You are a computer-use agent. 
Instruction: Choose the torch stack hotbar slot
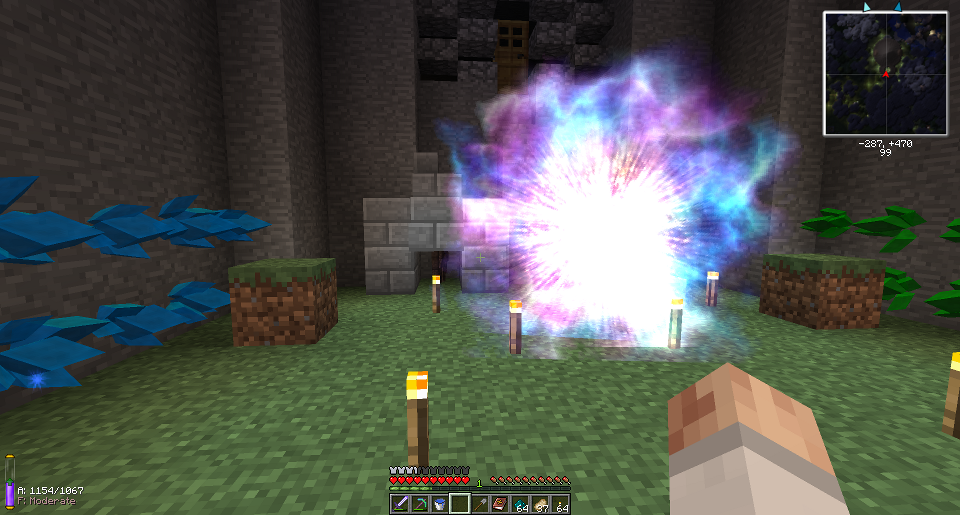point(560,504)
